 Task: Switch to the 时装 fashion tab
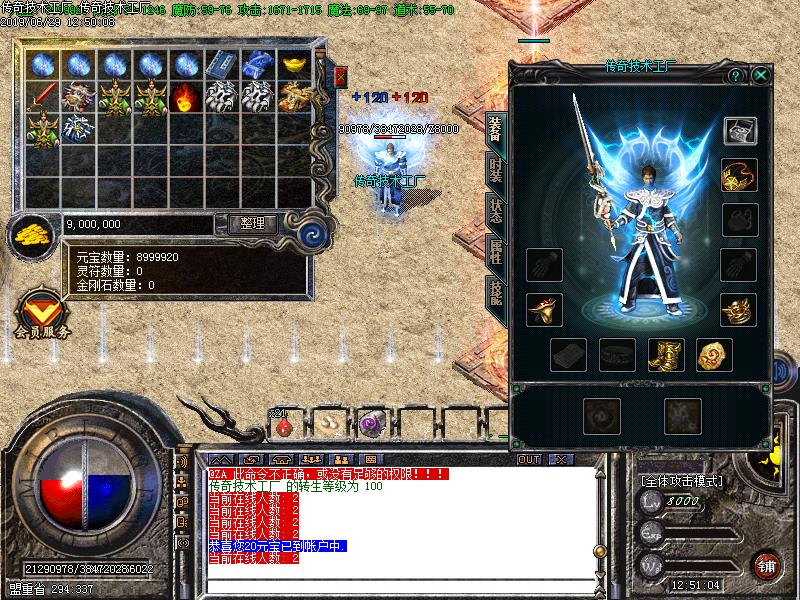coord(495,170)
